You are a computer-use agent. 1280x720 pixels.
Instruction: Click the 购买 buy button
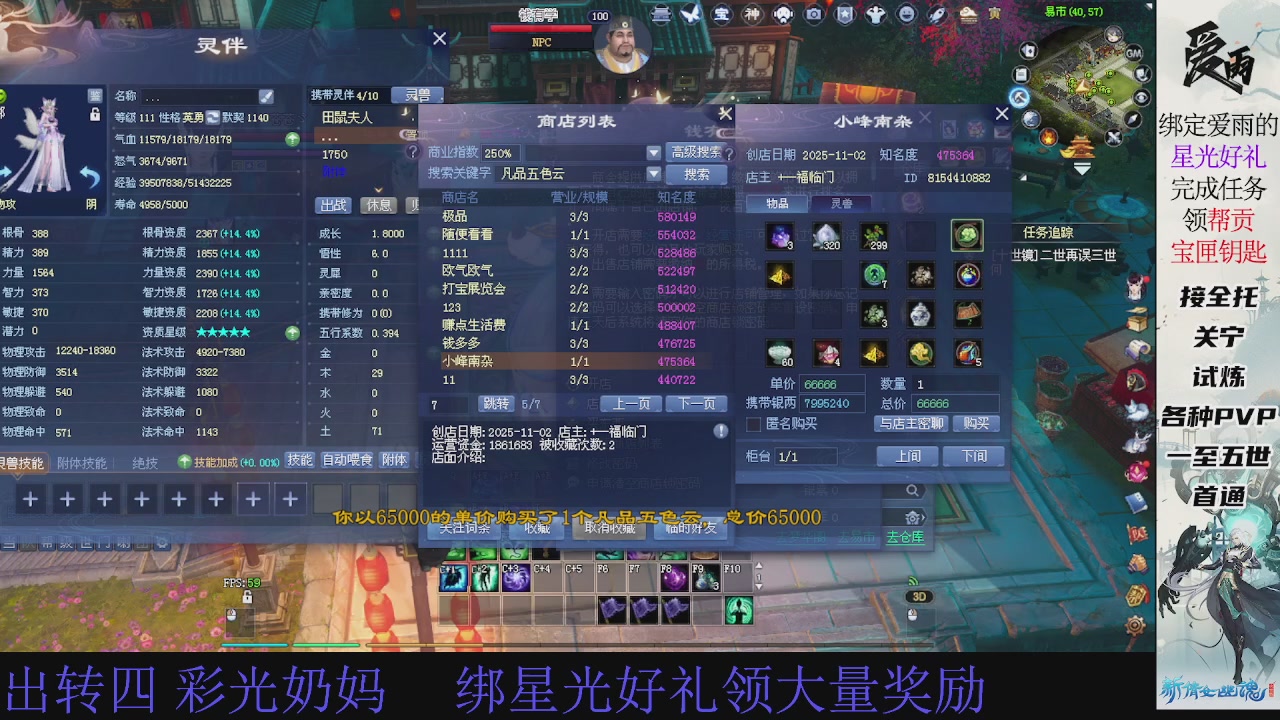[976, 424]
